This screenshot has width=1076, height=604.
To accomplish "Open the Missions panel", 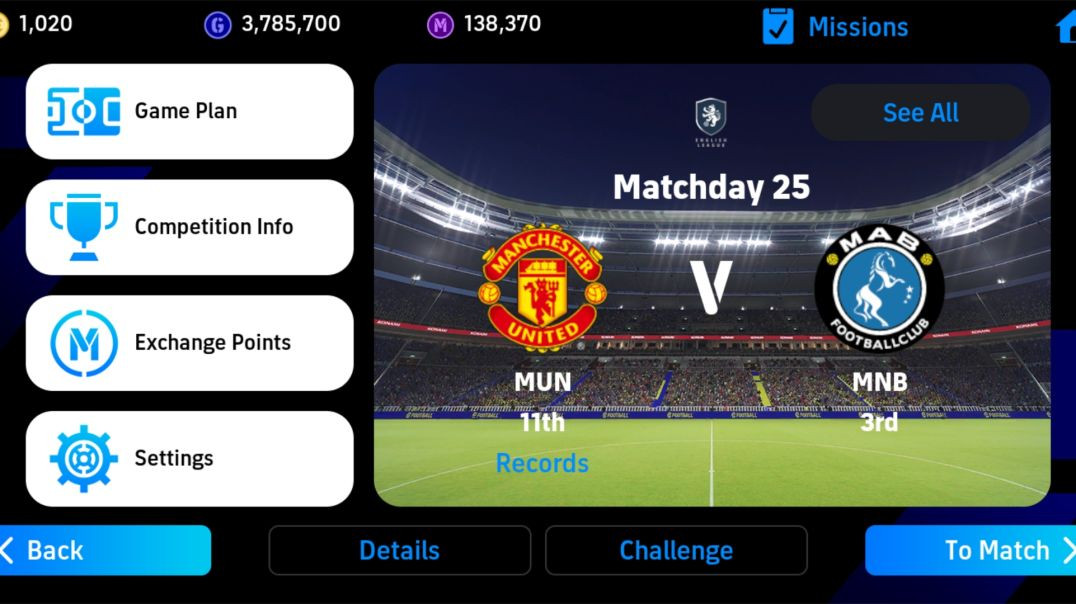I will tap(836, 27).
